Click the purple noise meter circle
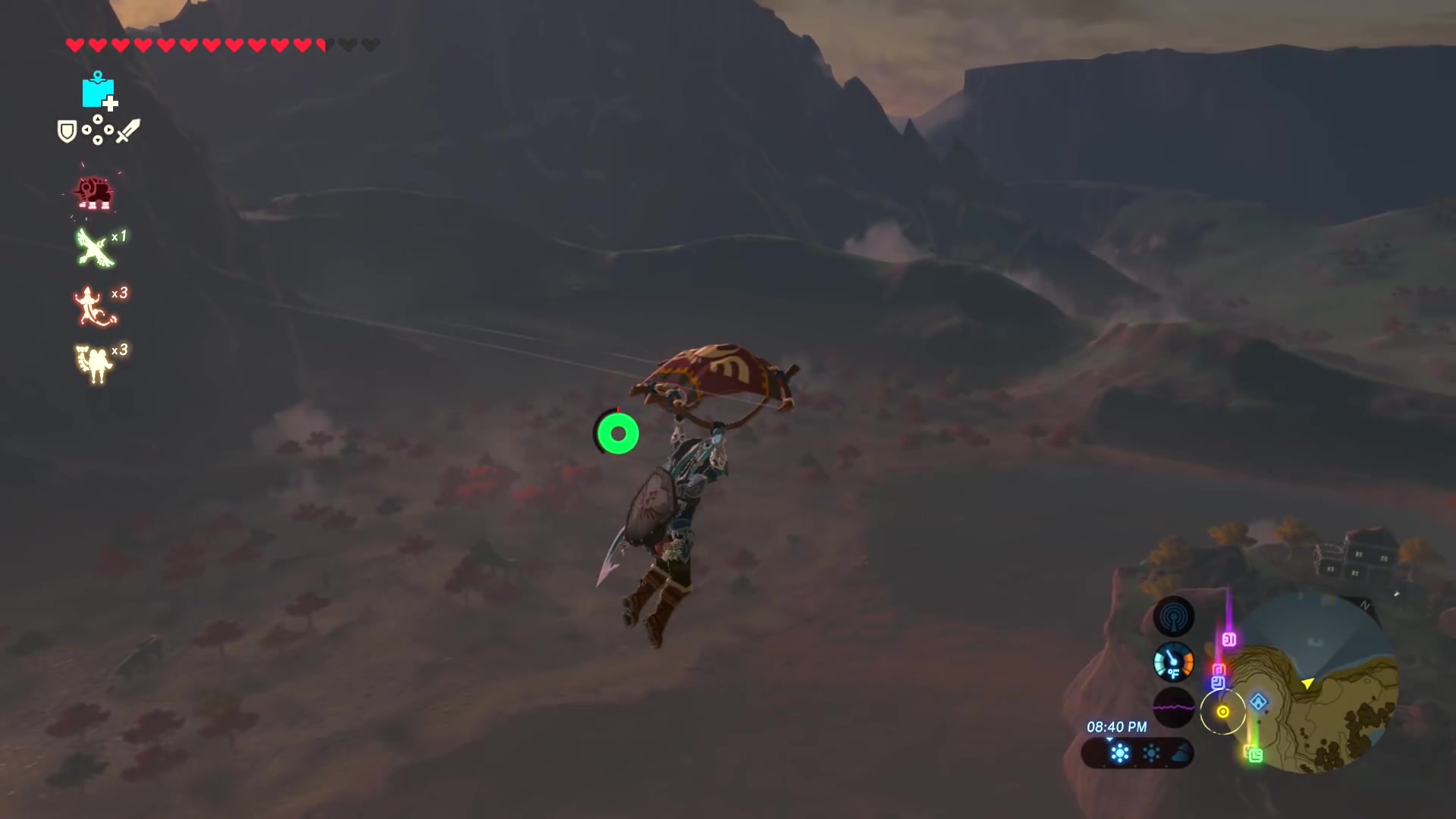Image resolution: width=1456 pixels, height=819 pixels. 1173,708
